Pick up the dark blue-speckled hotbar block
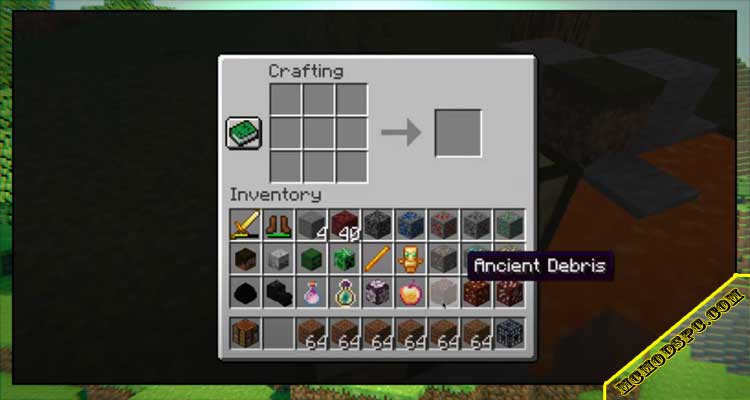Image resolution: width=750 pixels, height=400 pixels. point(508,333)
